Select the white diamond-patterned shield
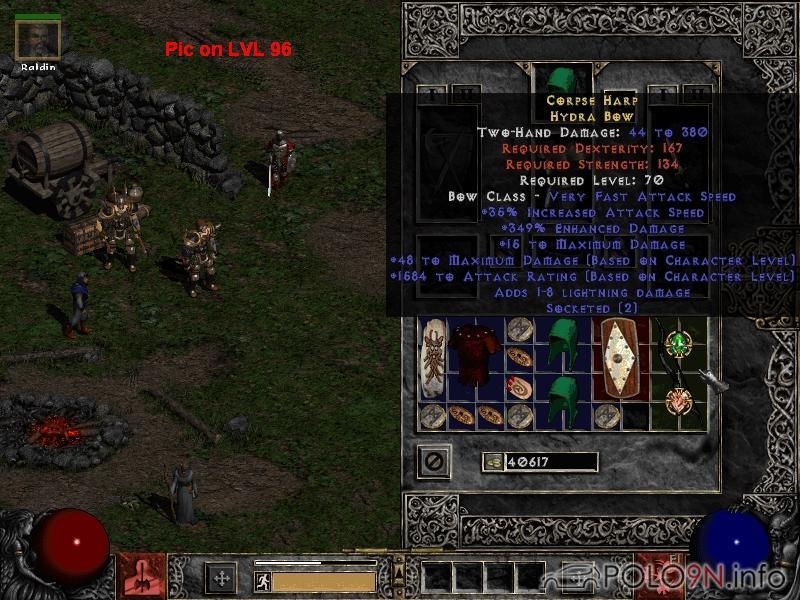Viewport: 800px width, 600px height. (x=621, y=360)
